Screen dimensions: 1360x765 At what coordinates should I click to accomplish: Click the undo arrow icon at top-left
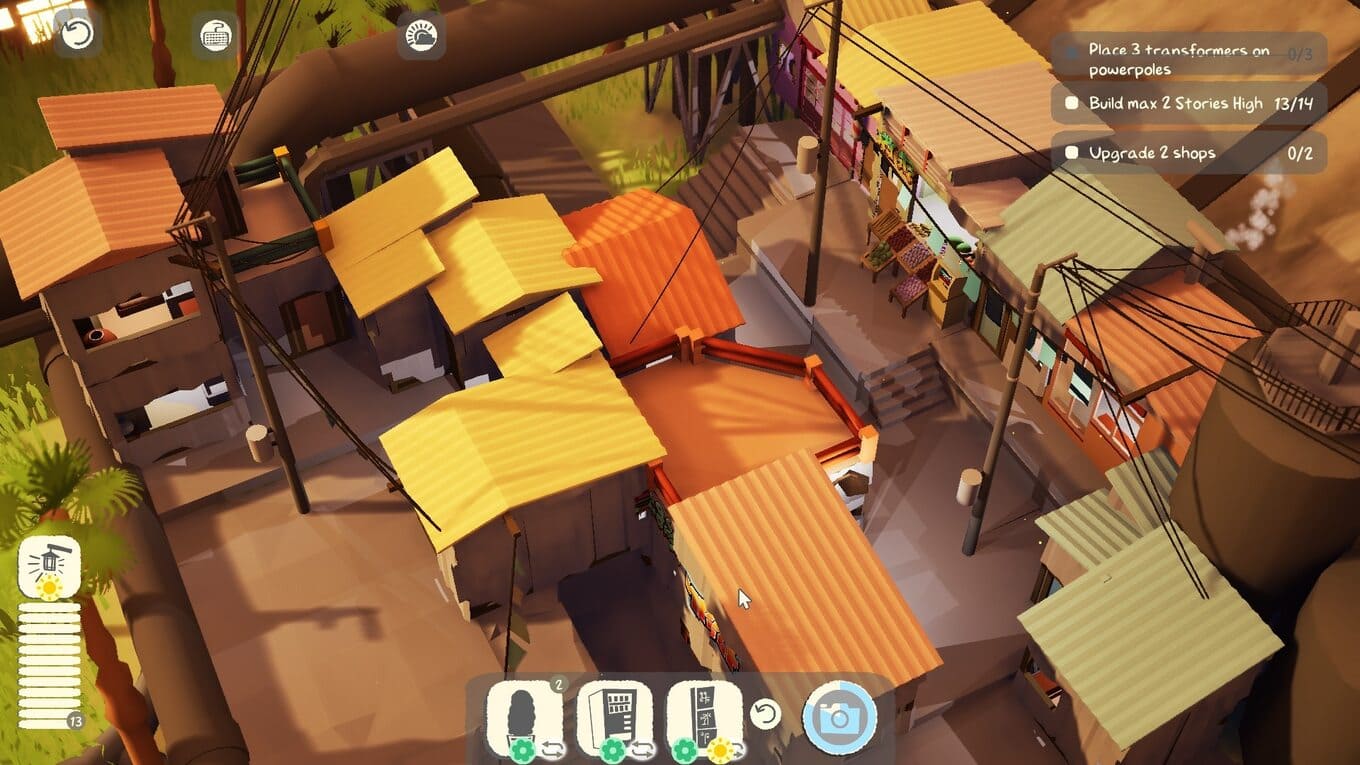tap(78, 34)
